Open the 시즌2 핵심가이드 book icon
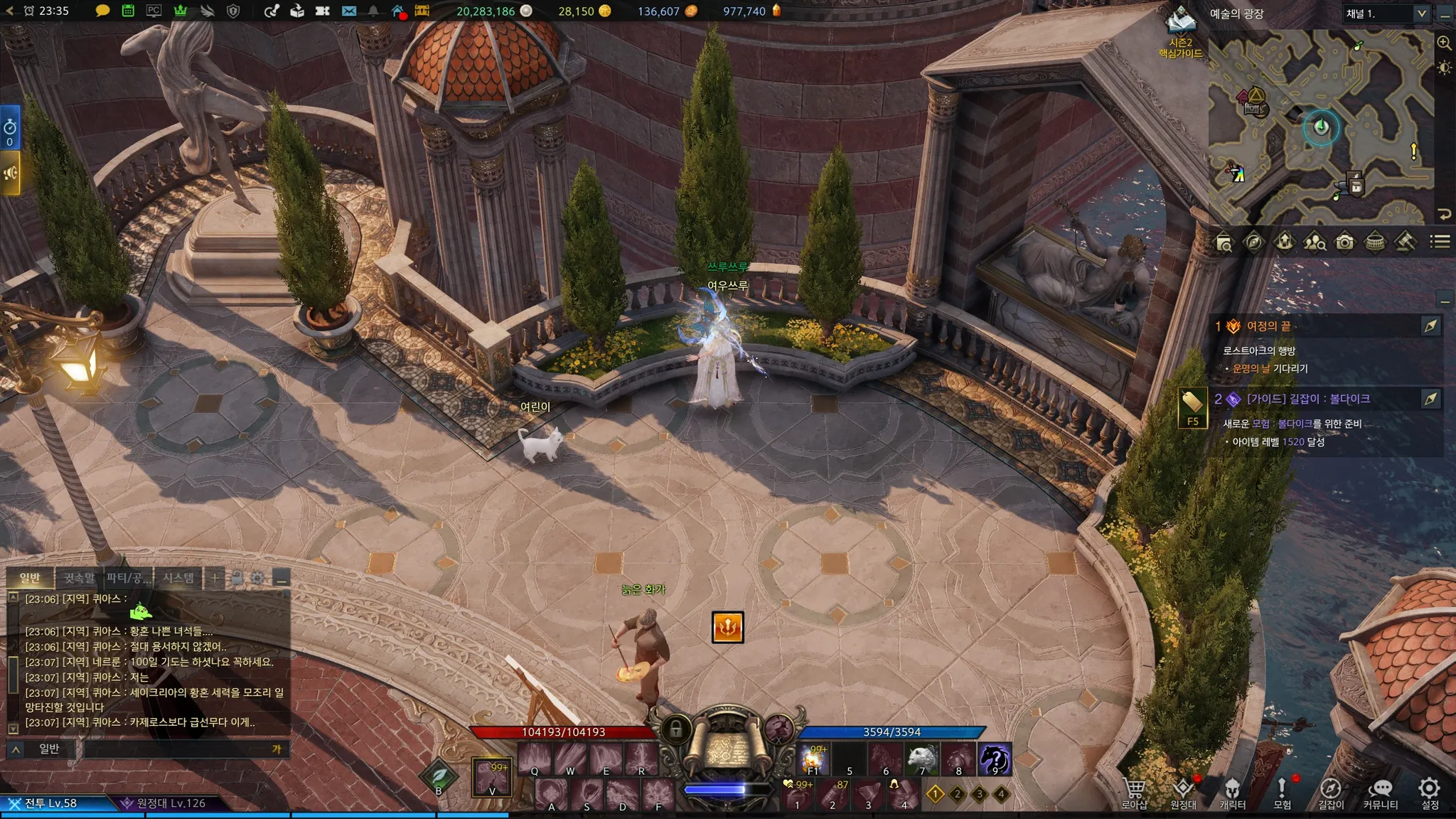The width and height of the screenshot is (1456, 819). (1181, 23)
